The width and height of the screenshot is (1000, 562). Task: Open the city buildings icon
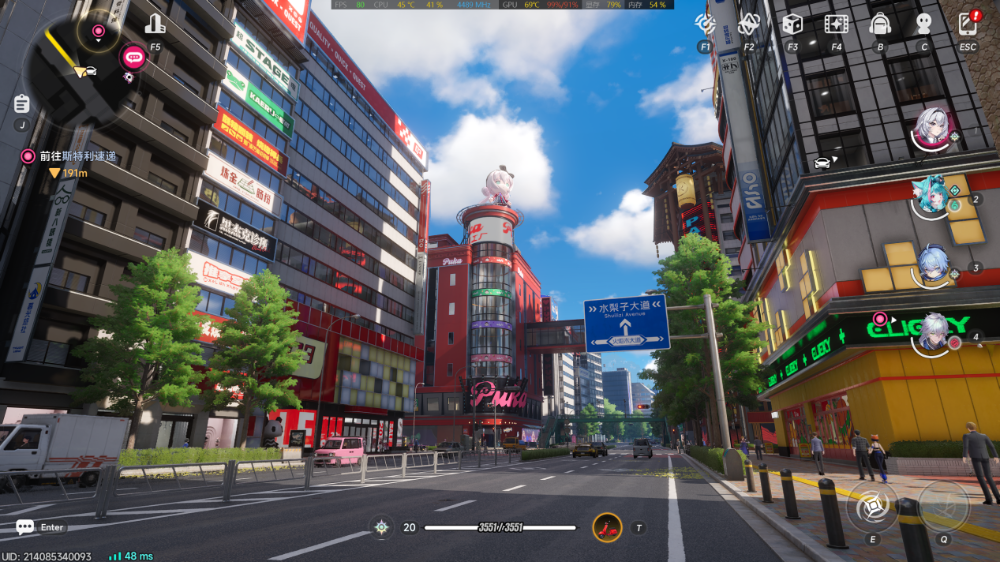155,24
